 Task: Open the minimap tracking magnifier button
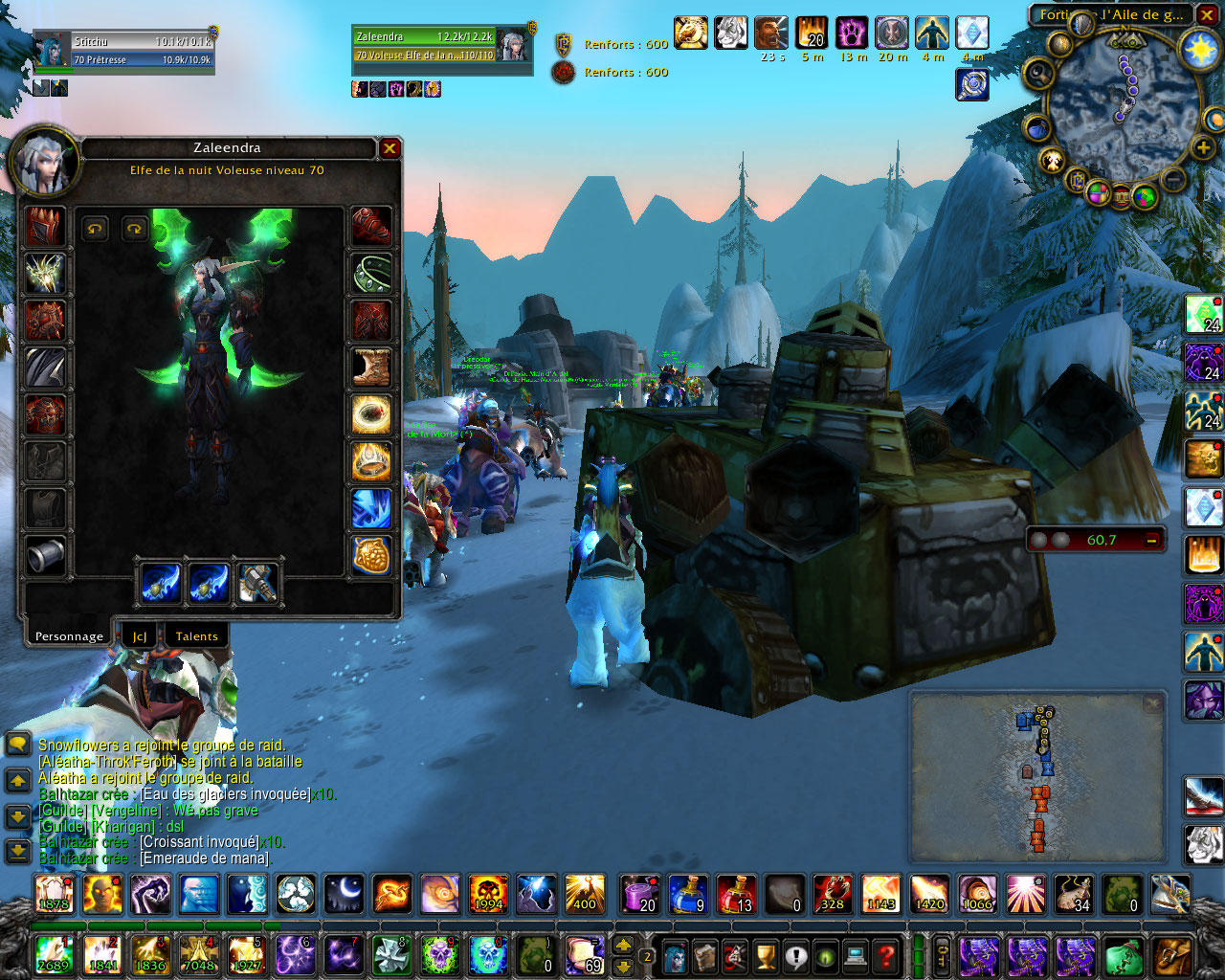pos(1037,74)
